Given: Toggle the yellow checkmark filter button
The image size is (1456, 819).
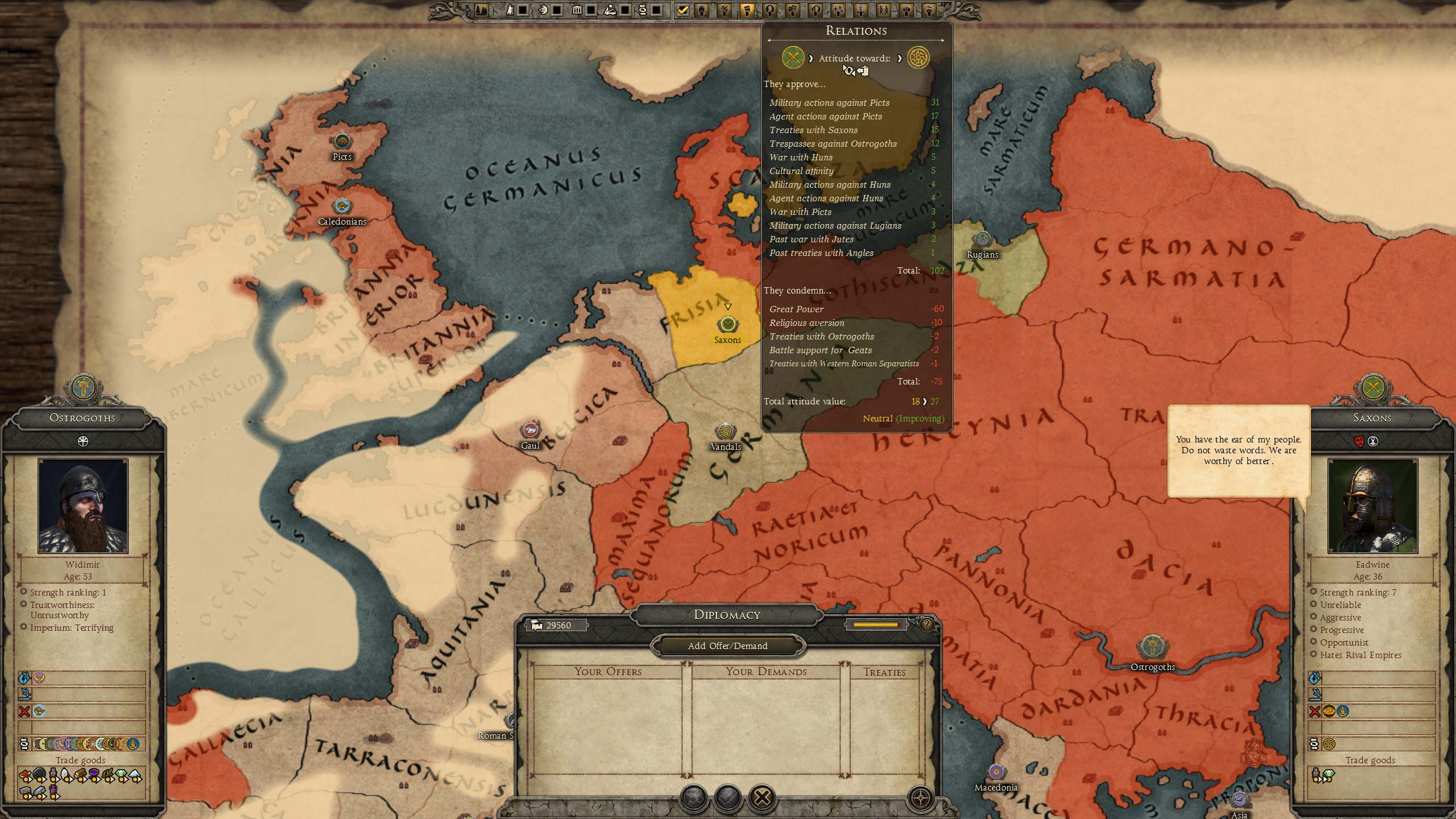Looking at the screenshot, I should 682,10.
